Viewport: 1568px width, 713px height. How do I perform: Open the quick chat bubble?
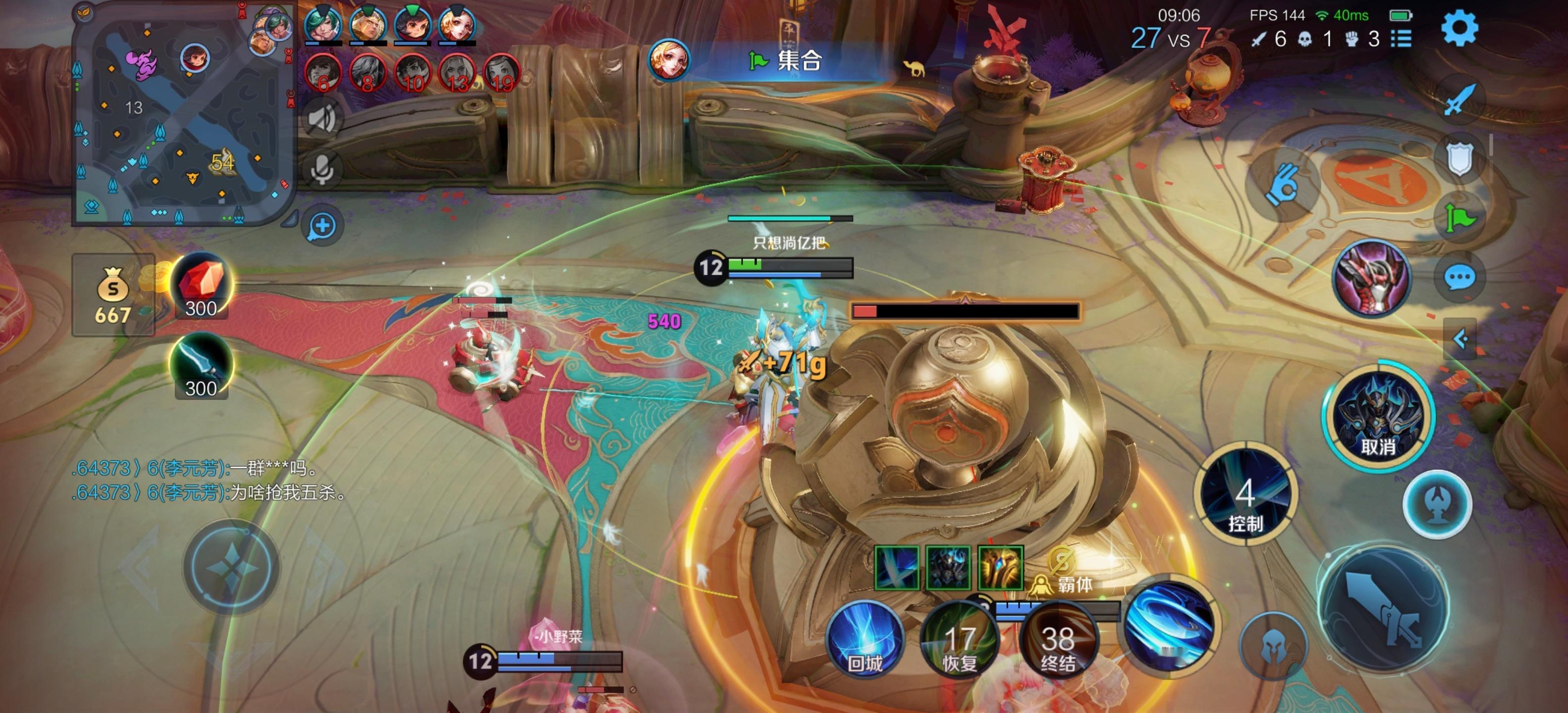pyautogui.click(x=1459, y=278)
